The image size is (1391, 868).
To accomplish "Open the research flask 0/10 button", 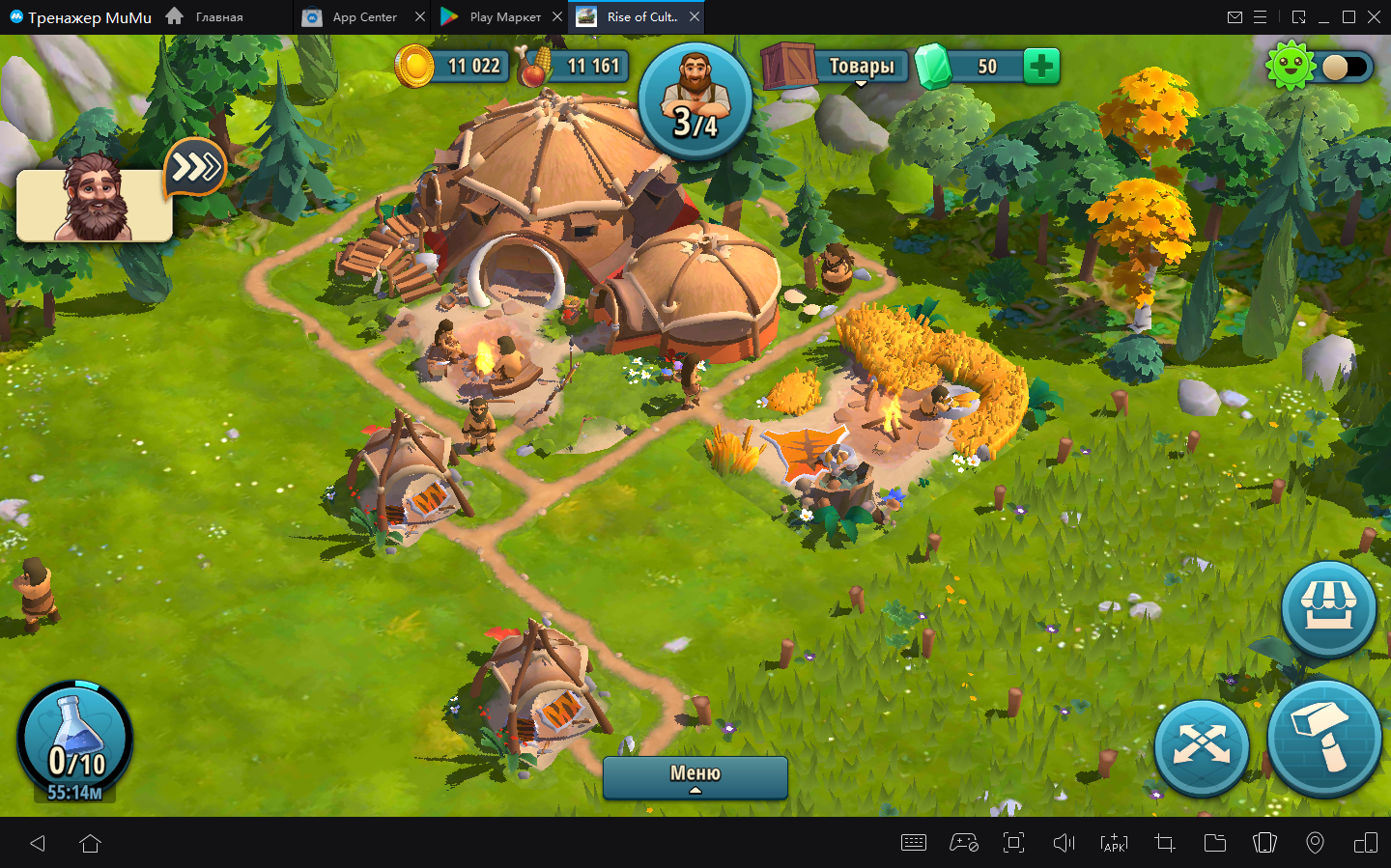I will [x=75, y=742].
